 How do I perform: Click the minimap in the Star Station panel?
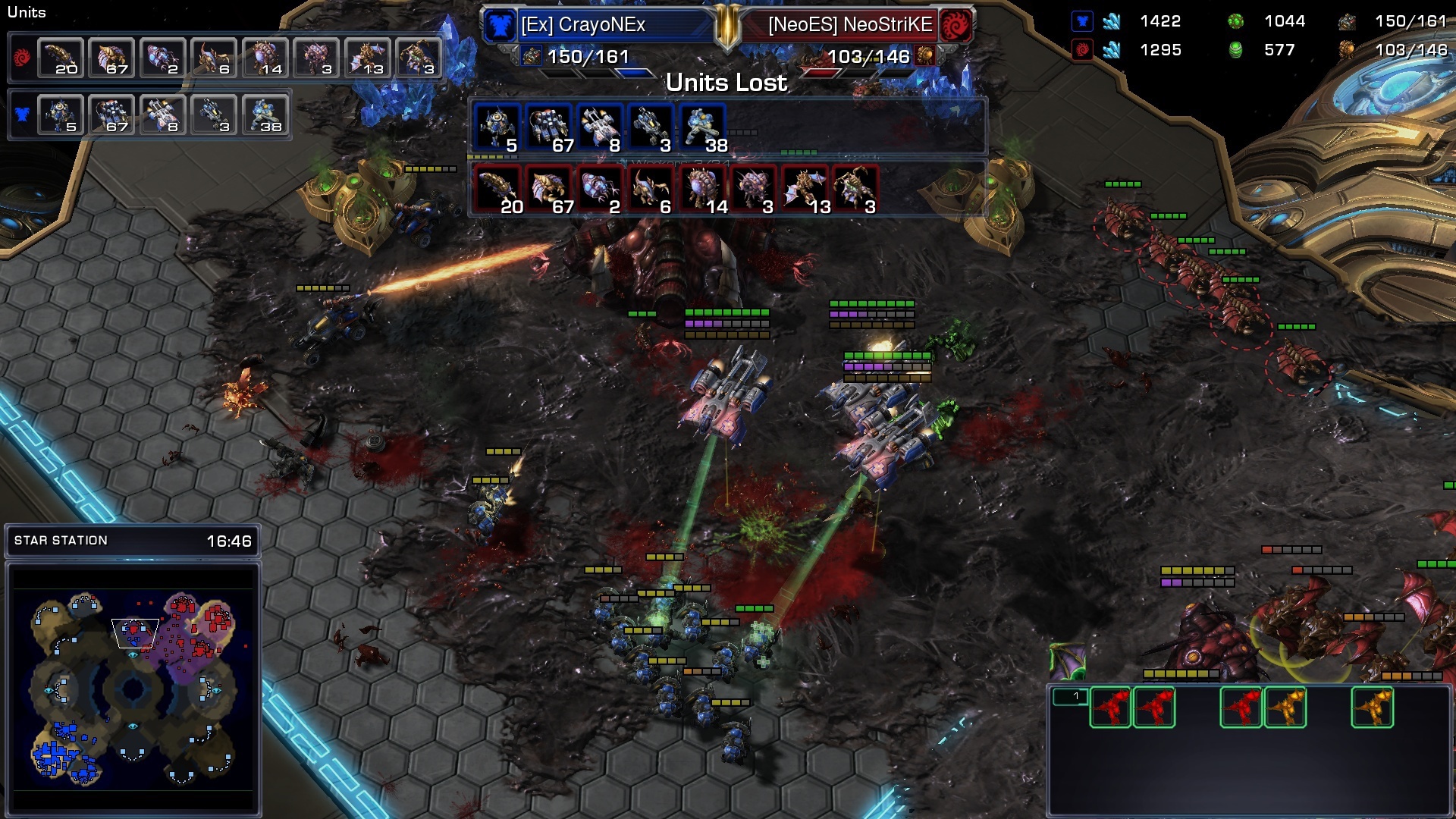[x=133, y=689]
